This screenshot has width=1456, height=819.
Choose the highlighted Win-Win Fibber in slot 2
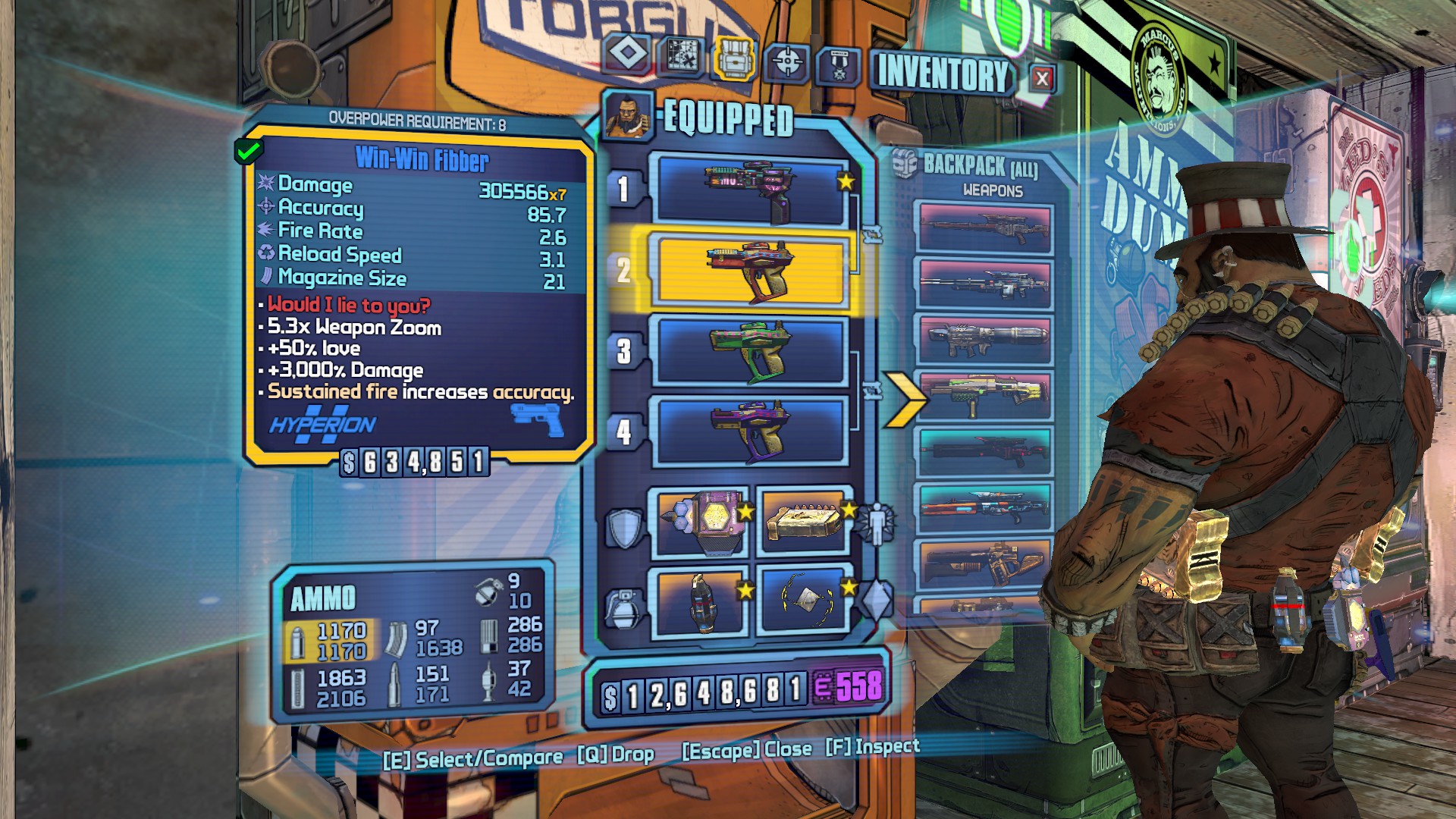(752, 271)
